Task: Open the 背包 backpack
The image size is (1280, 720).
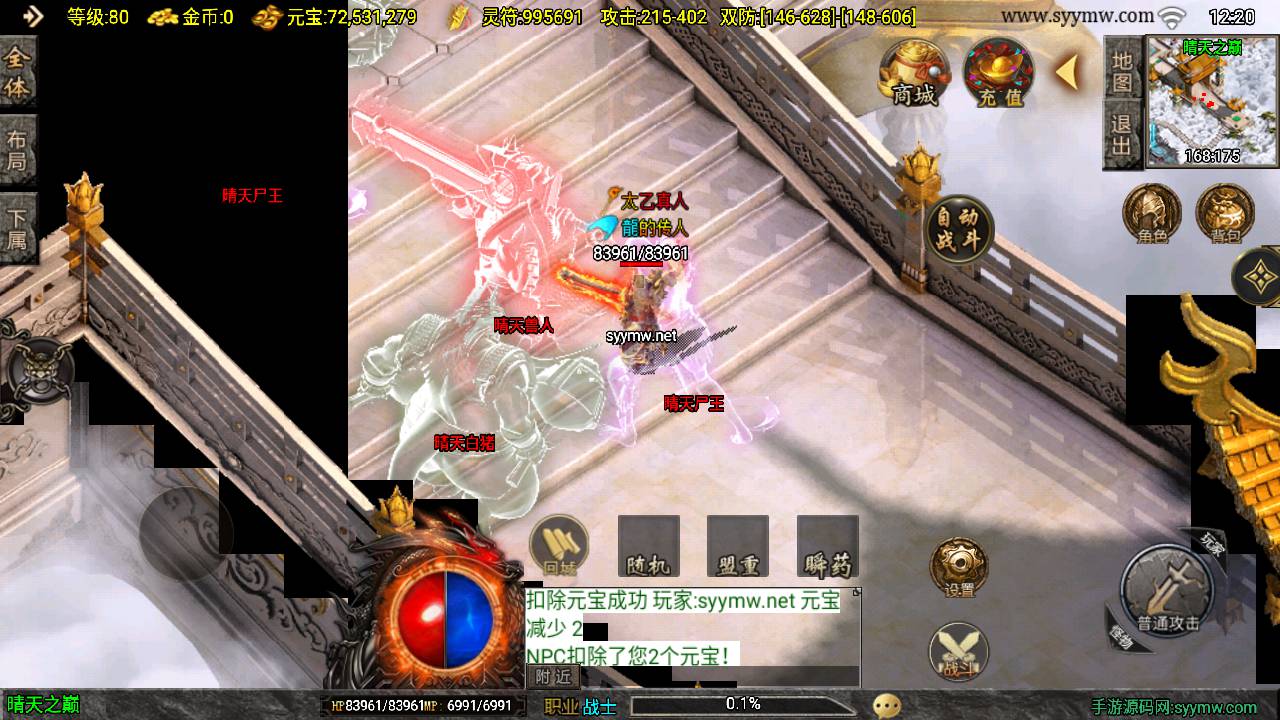Action: point(1225,213)
